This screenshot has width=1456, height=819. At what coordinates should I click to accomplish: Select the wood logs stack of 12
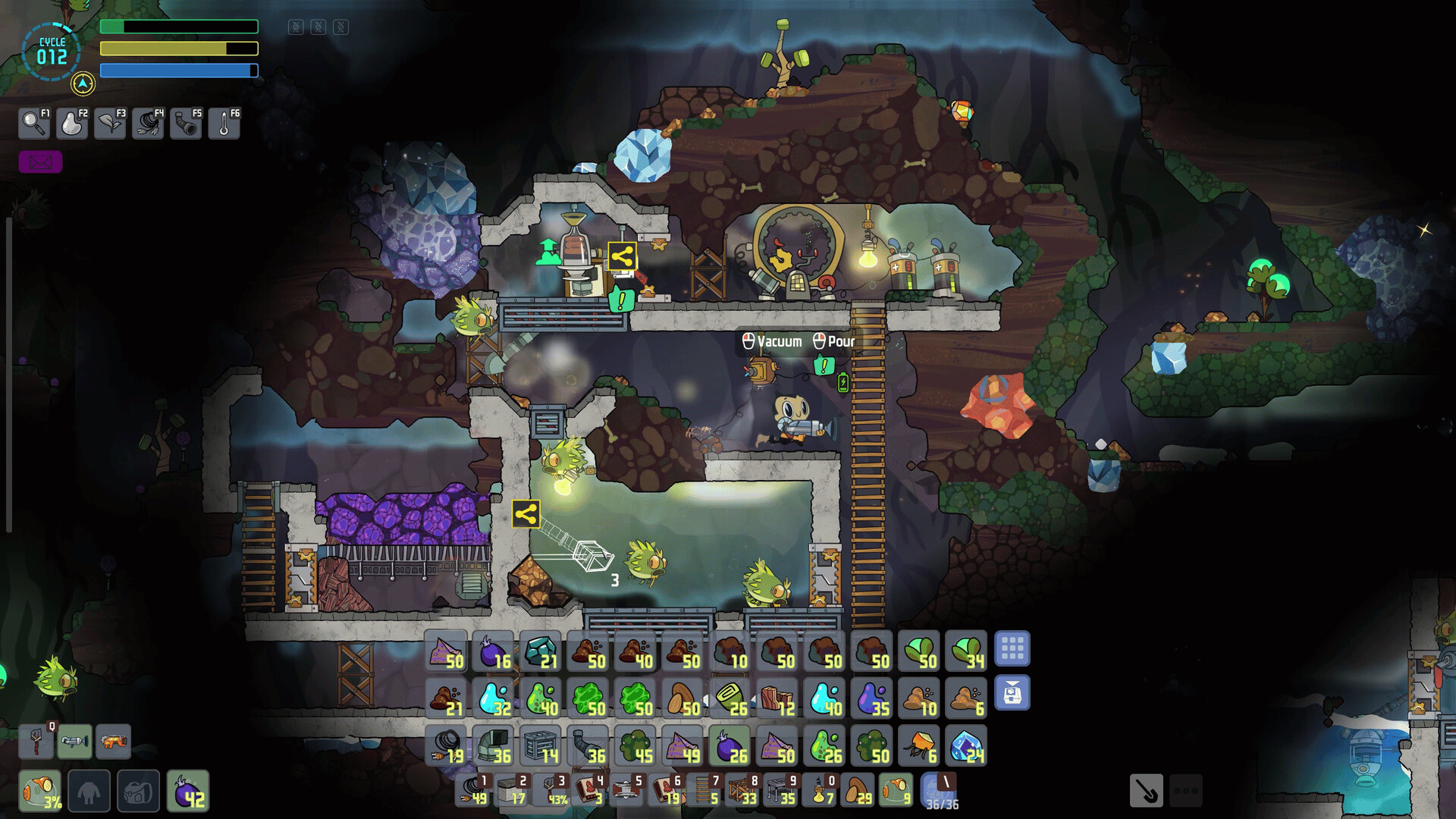pyautogui.click(x=777, y=699)
